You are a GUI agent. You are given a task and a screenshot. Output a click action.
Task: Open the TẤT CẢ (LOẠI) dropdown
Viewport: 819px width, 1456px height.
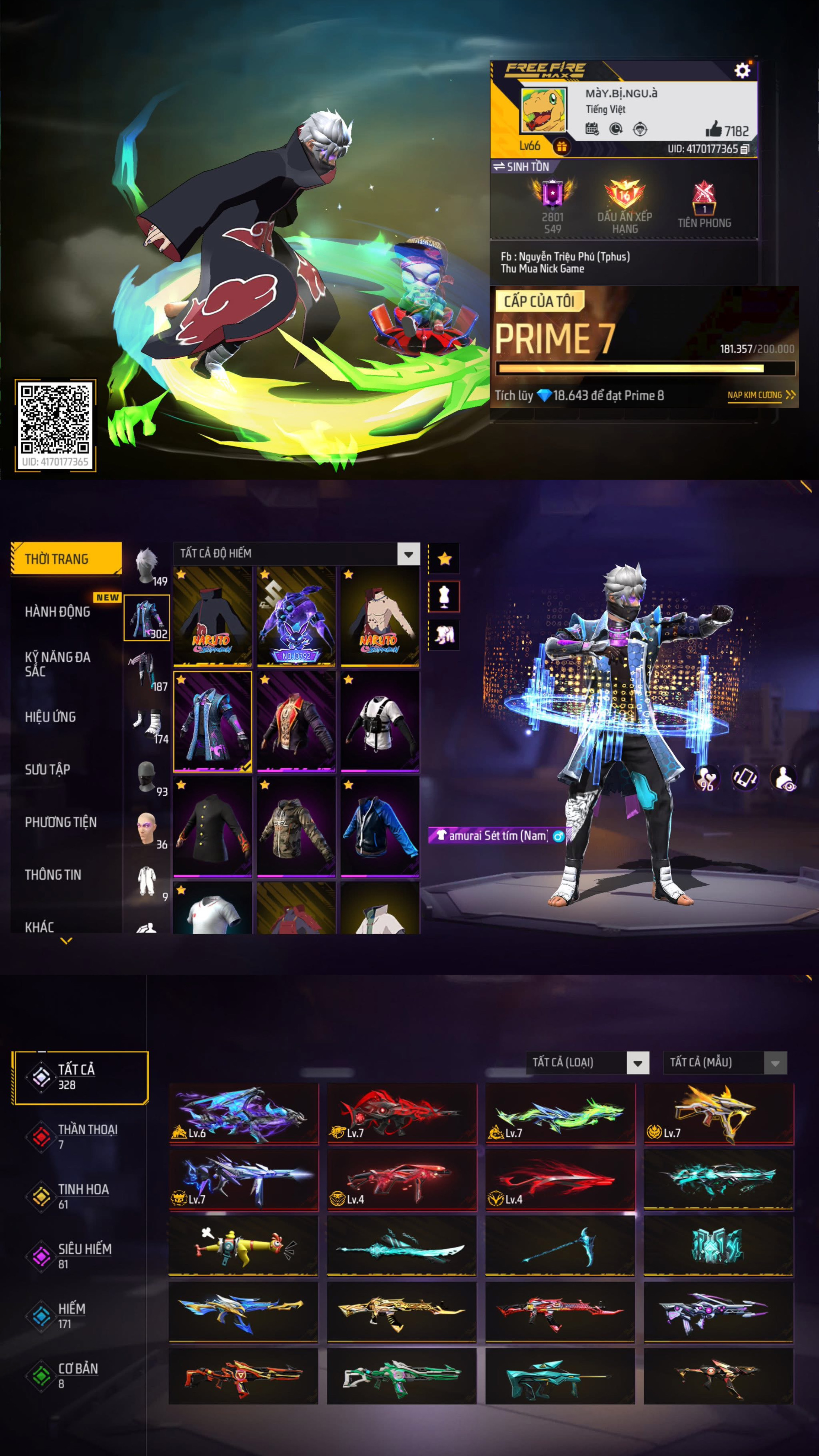(637, 1063)
